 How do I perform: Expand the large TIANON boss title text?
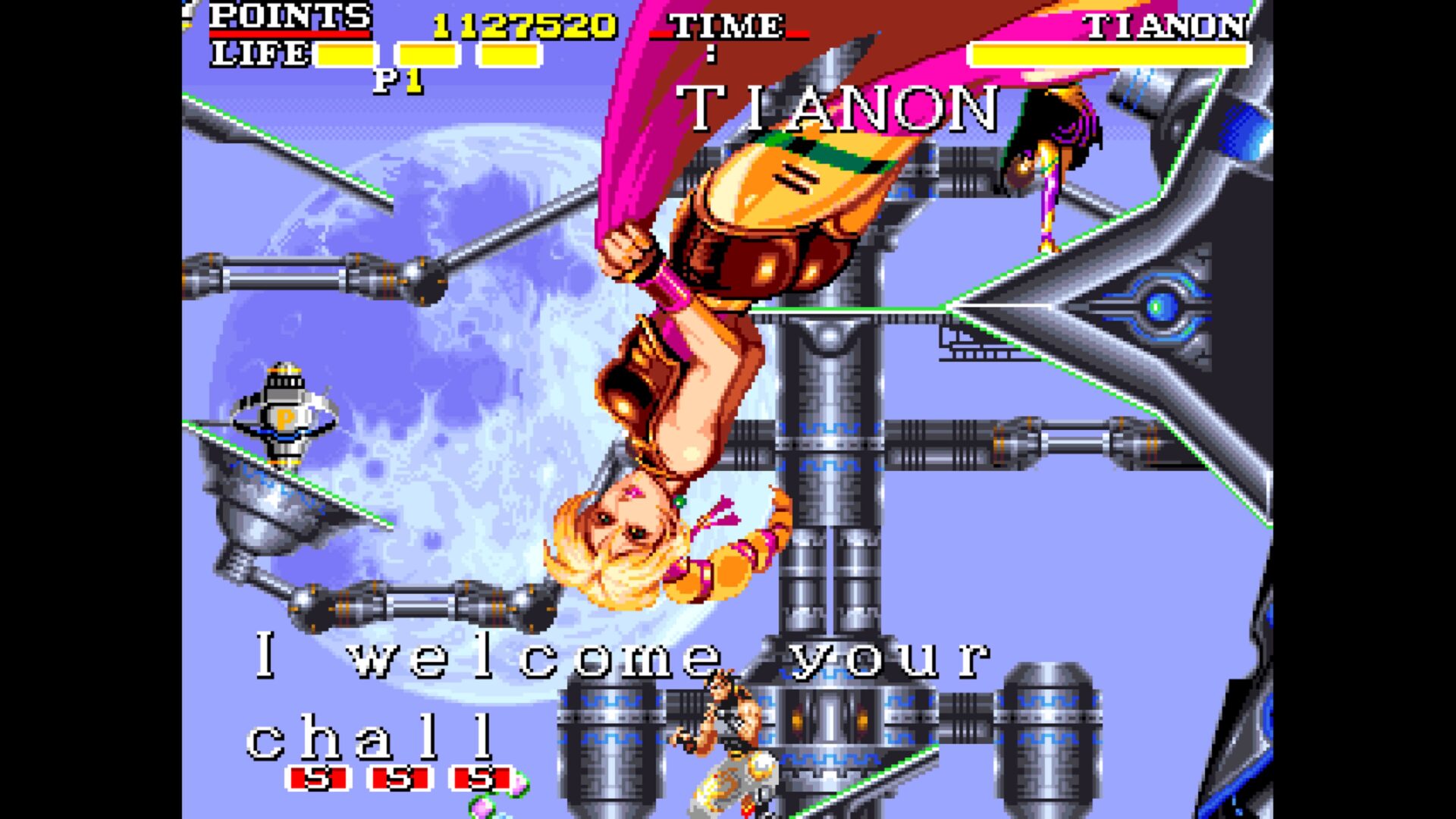coord(840,110)
